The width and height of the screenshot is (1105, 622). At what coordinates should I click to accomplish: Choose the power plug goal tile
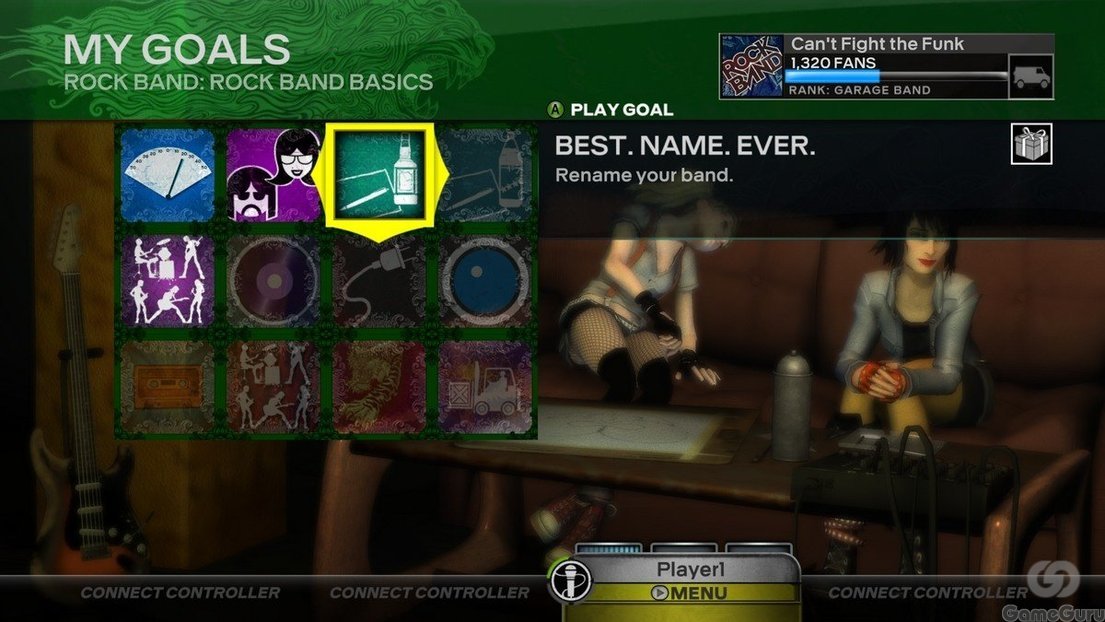(379, 281)
